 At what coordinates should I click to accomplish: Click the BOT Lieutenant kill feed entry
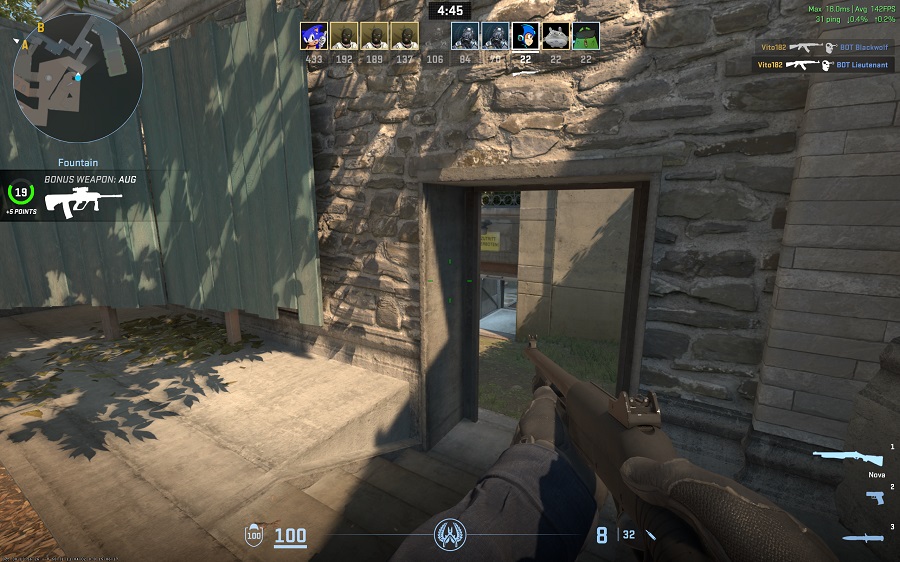[x=823, y=65]
